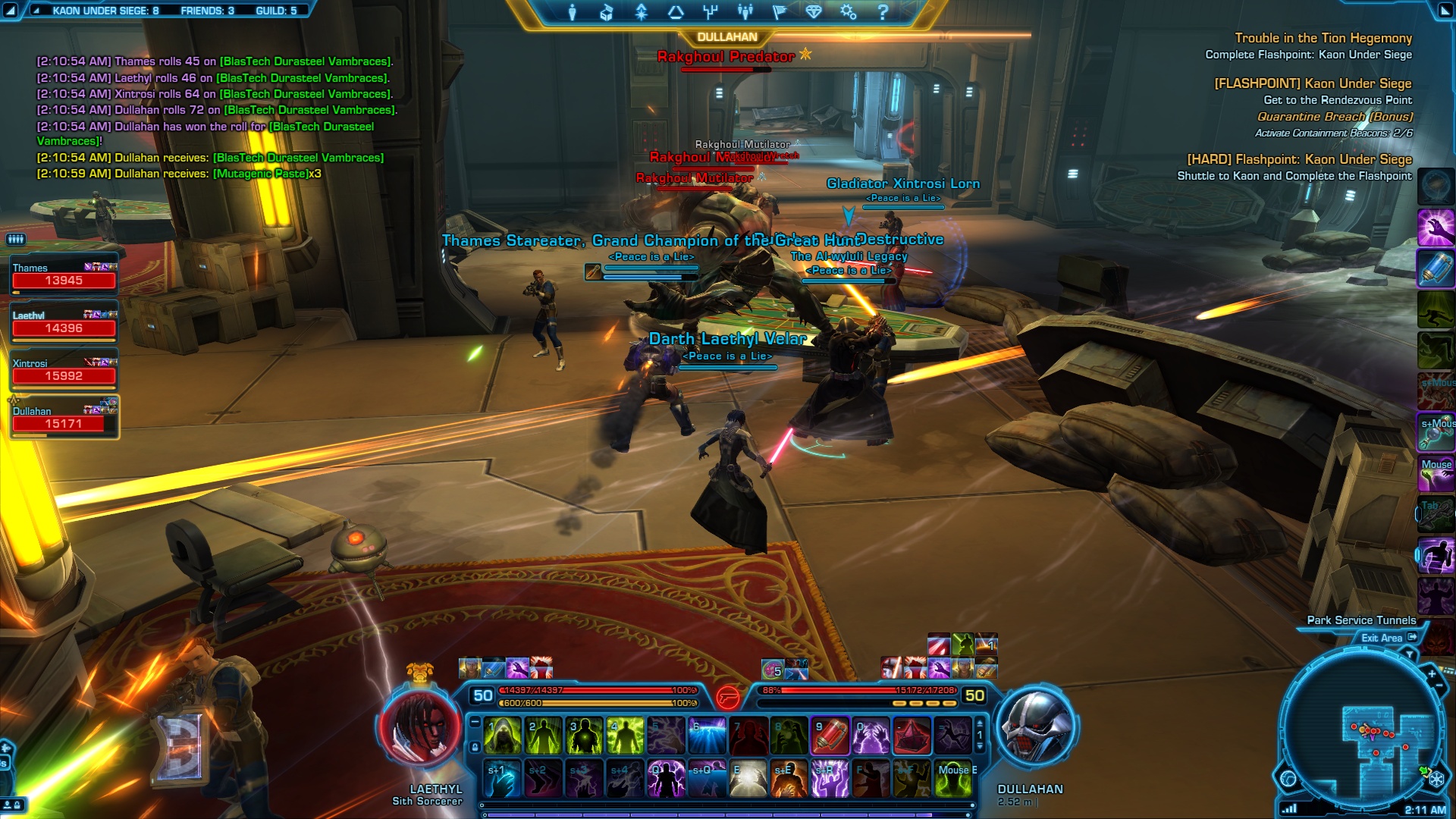The width and height of the screenshot is (1456, 819).
Task: Select Dullahan party frame
Action: [64, 418]
